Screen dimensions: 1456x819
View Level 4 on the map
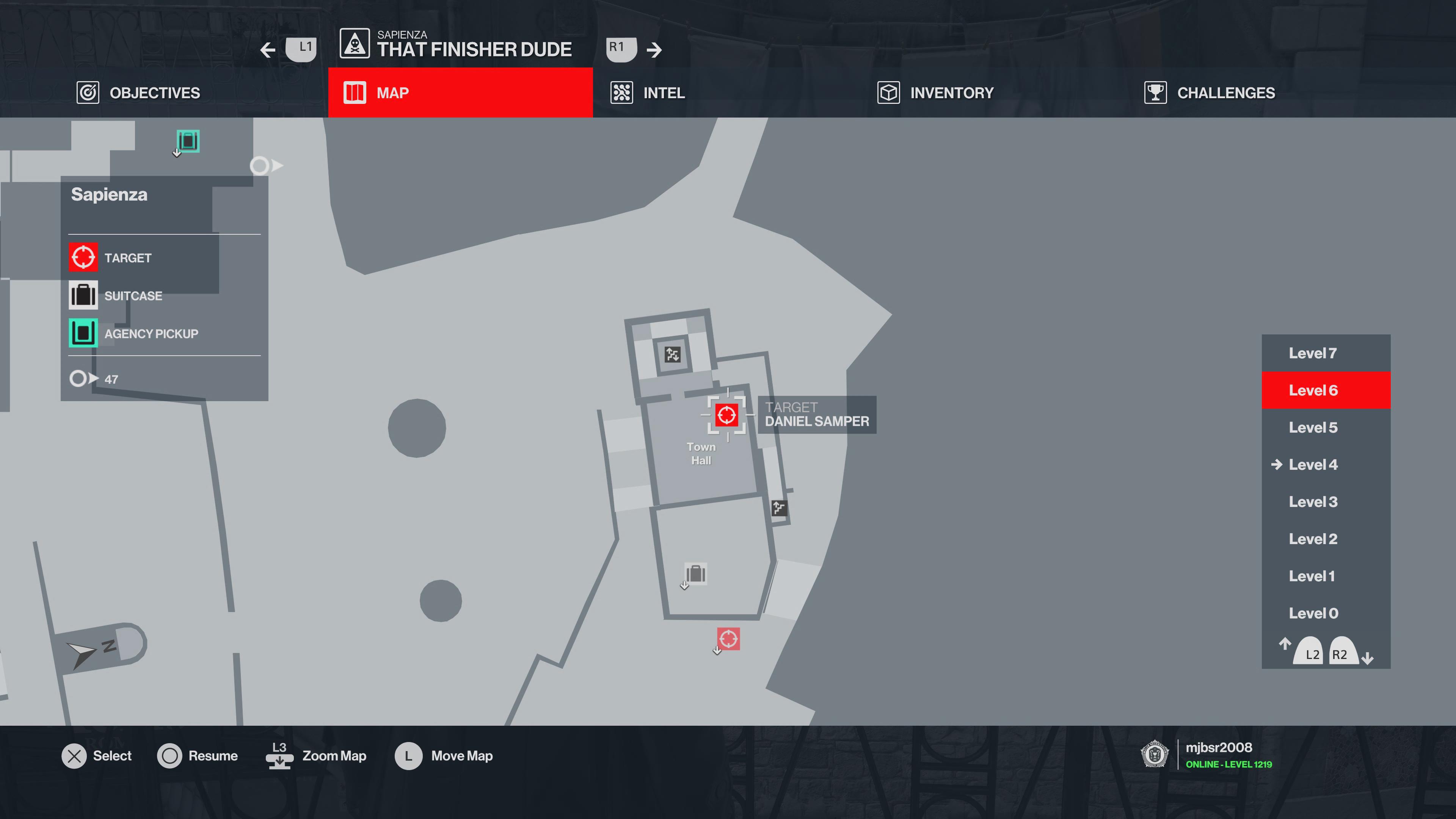tap(1312, 464)
